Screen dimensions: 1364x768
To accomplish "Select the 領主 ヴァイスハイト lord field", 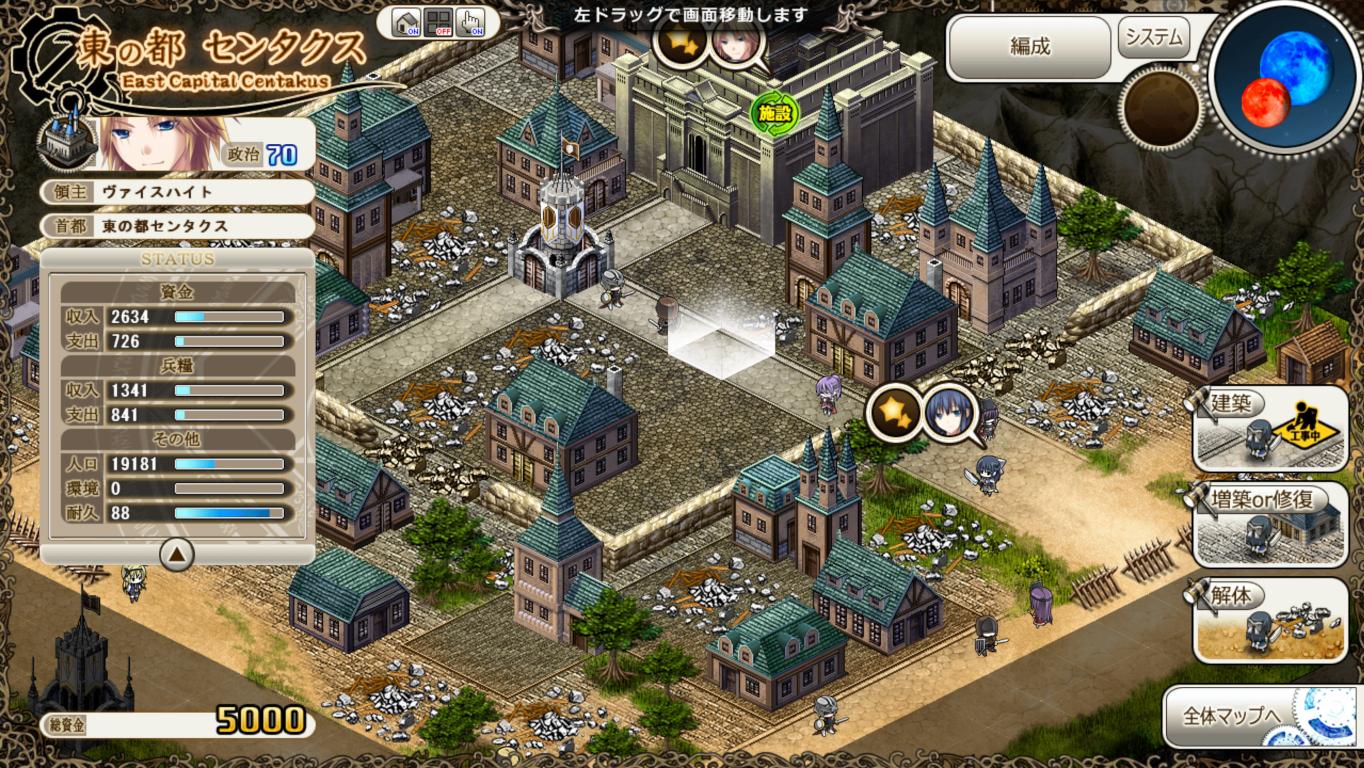I will 177,191.
